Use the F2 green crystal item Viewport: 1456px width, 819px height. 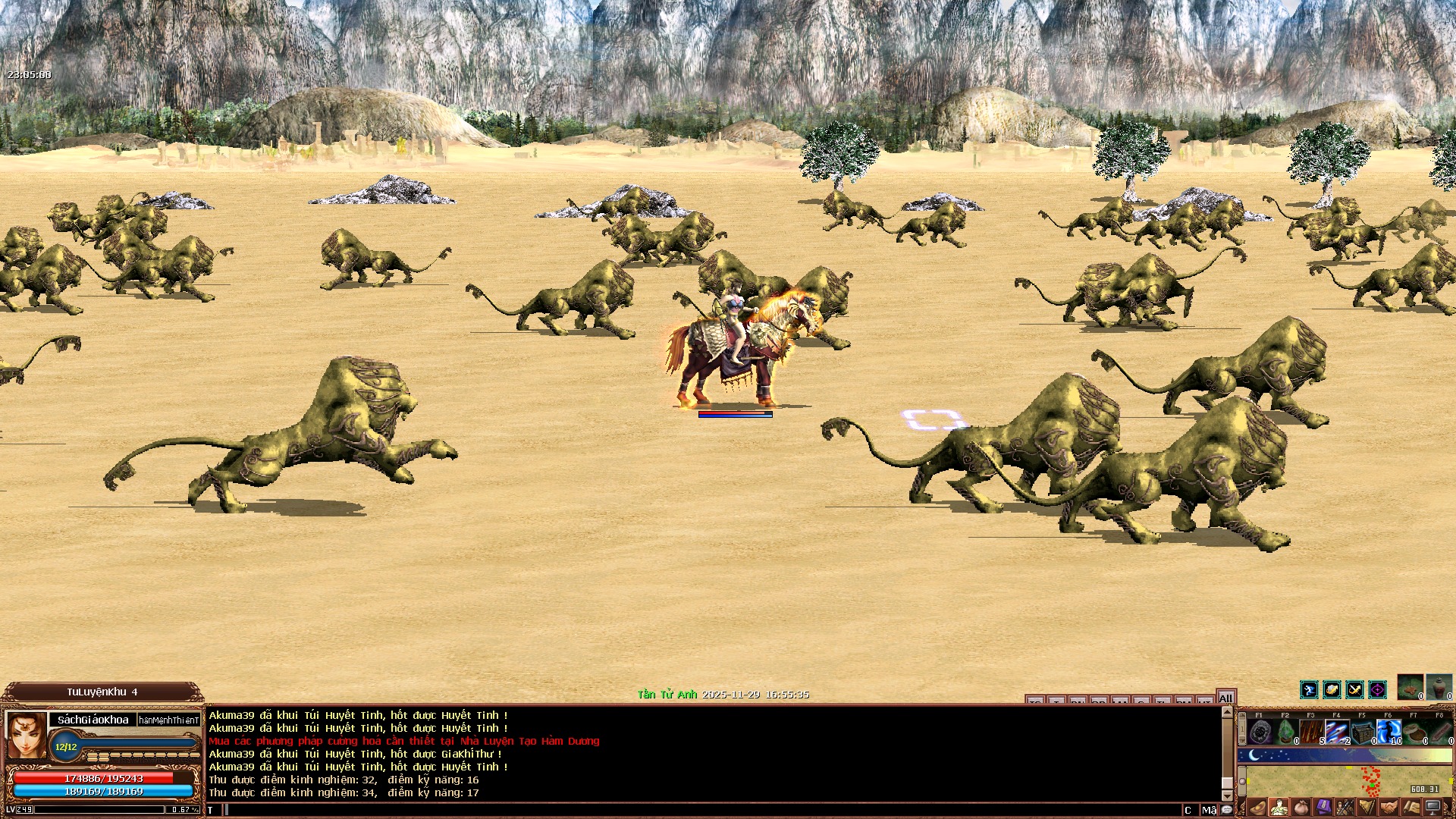pyautogui.click(x=1286, y=733)
